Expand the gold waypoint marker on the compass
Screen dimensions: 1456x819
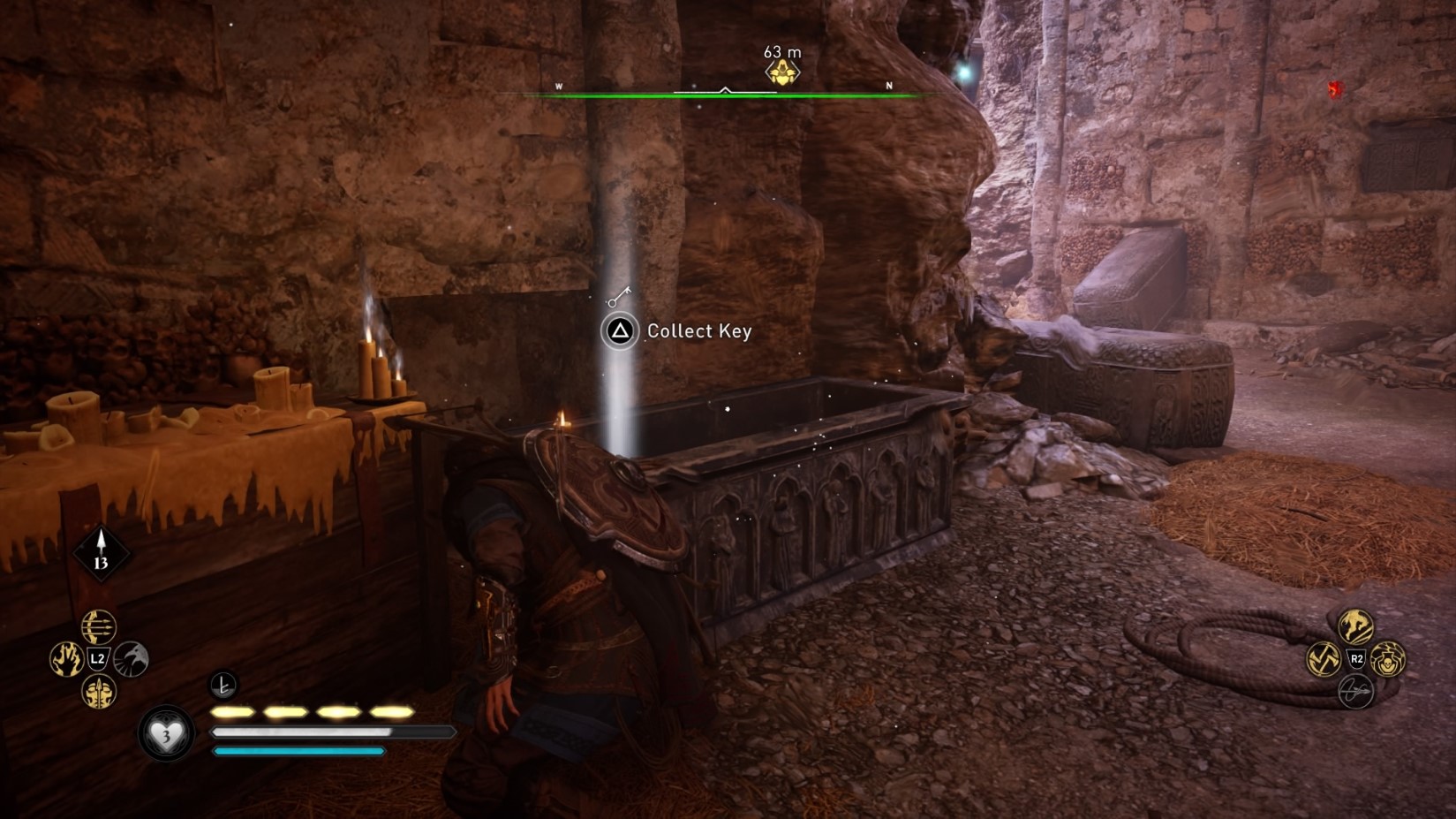(783, 72)
